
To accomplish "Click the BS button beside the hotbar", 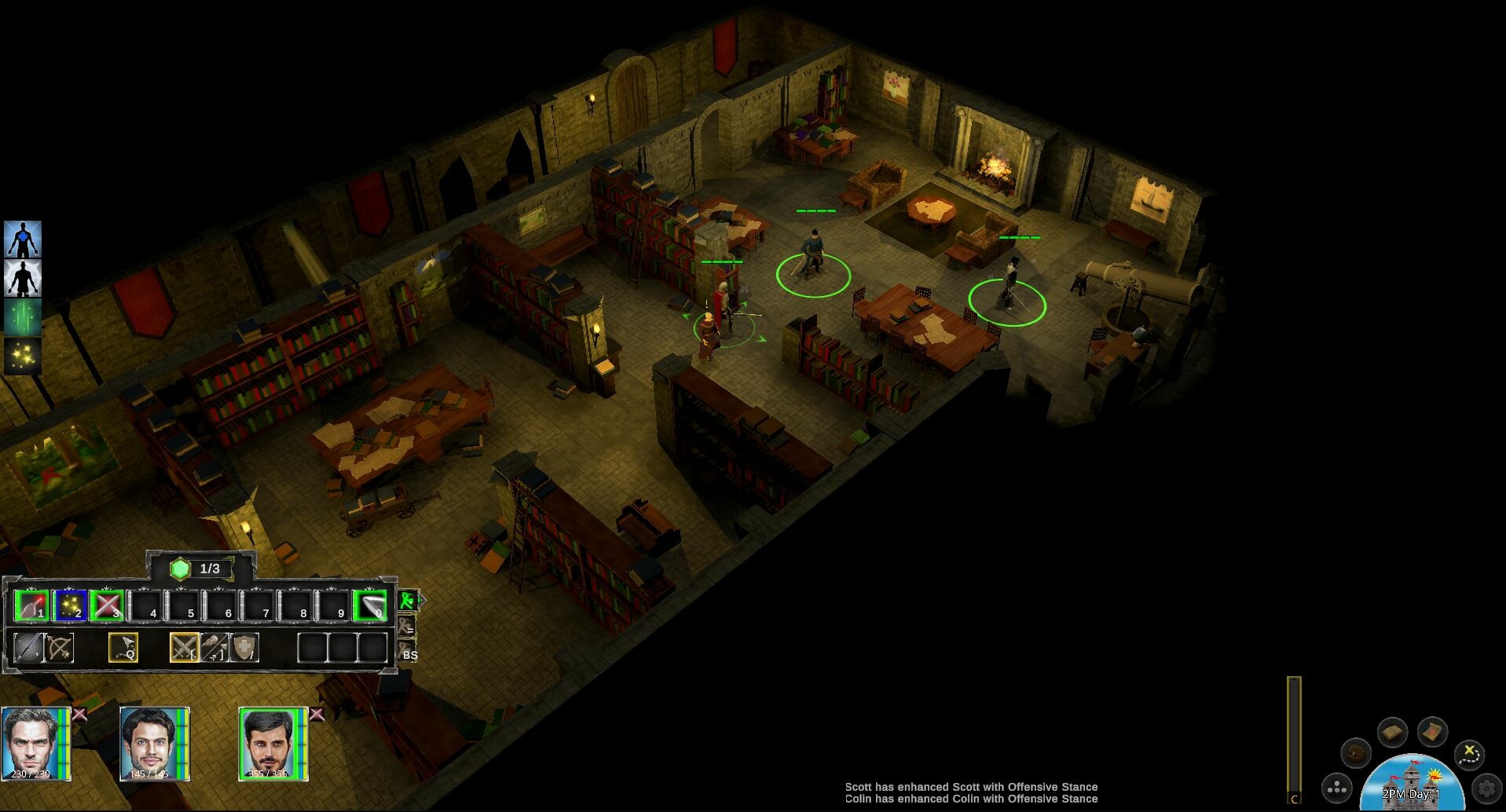I will coord(409,655).
